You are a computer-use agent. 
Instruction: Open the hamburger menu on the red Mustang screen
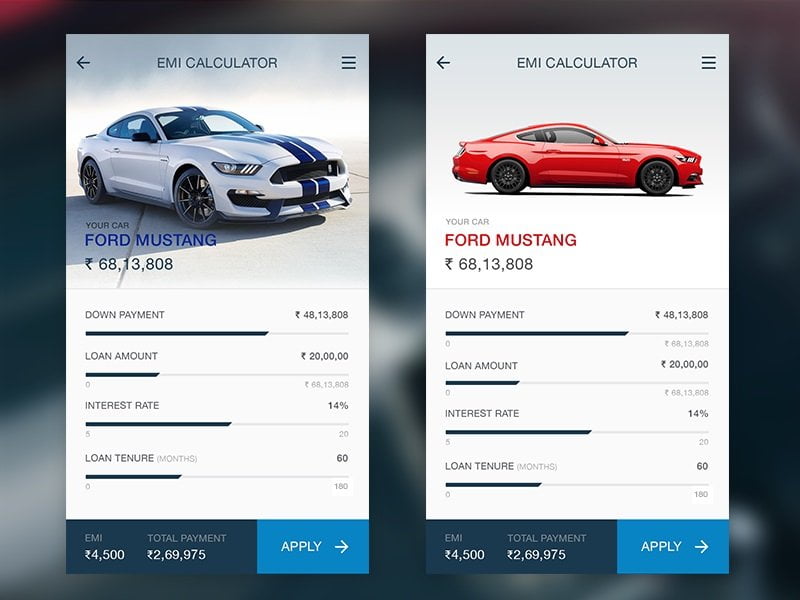point(708,63)
